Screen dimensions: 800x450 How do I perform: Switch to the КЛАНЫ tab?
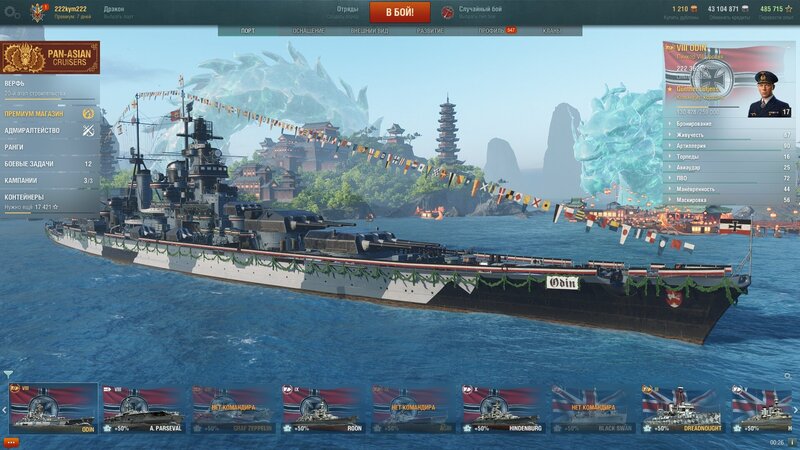551,31
